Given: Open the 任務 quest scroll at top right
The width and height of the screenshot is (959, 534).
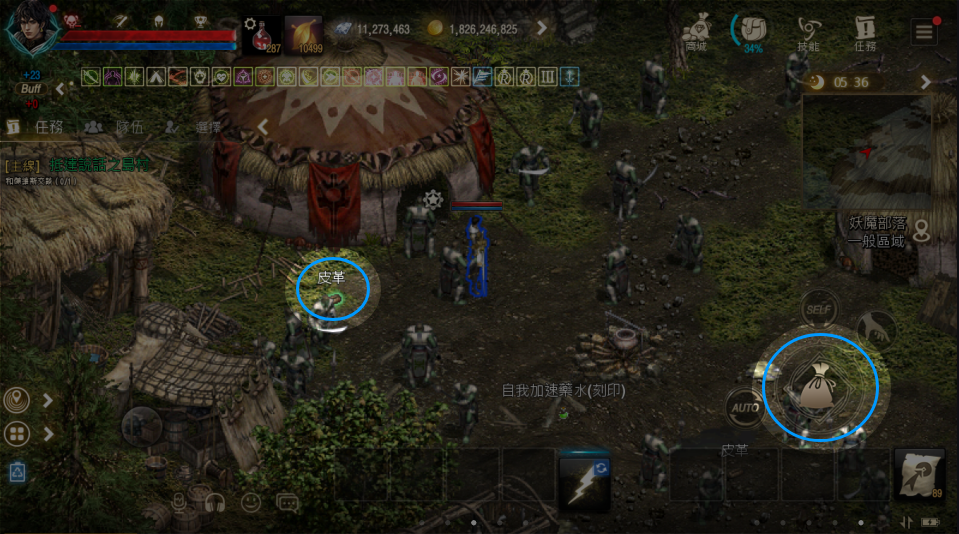Looking at the screenshot, I should tap(865, 29).
